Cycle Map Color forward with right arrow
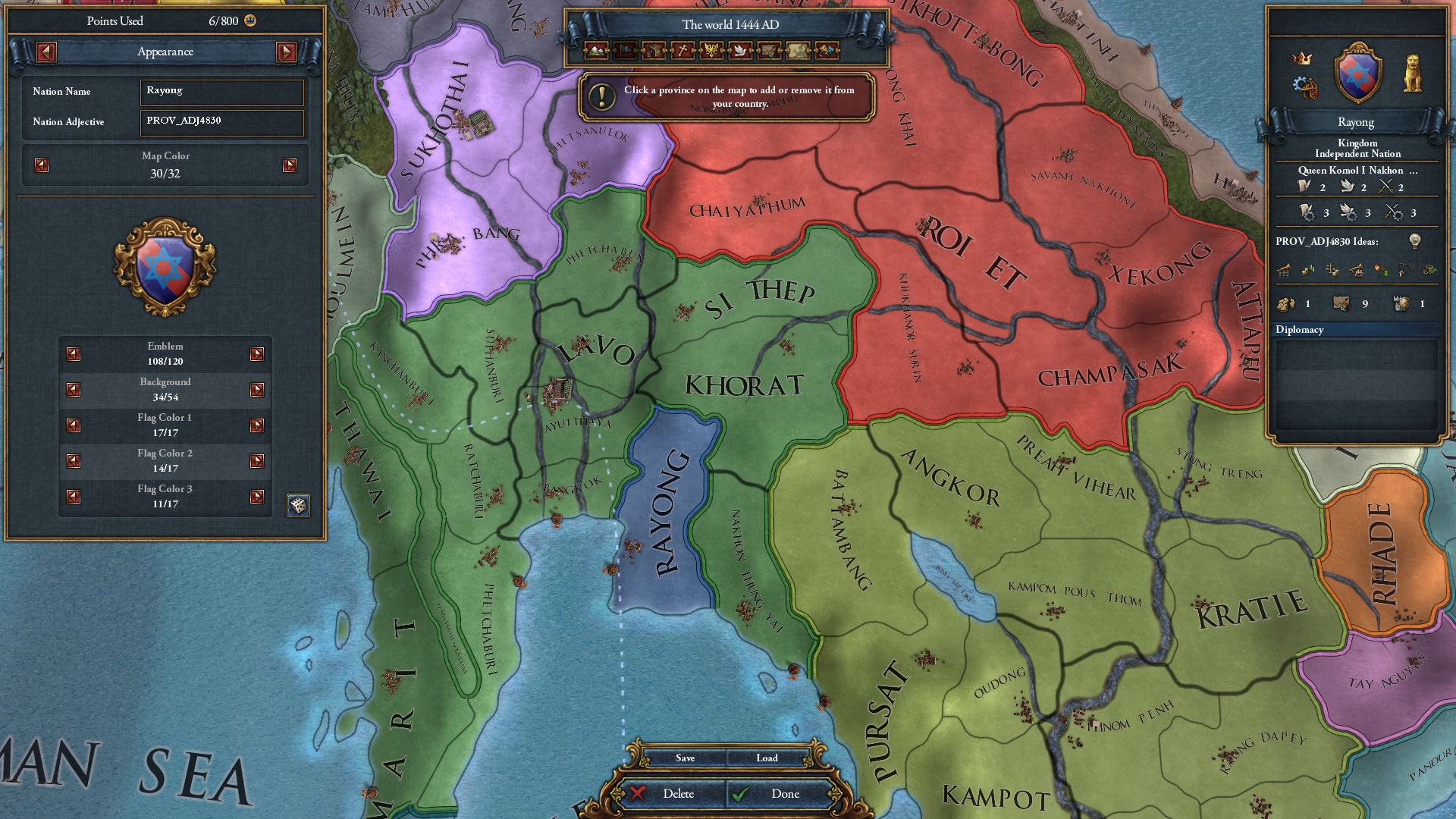This screenshot has height=819, width=1456. point(289,164)
